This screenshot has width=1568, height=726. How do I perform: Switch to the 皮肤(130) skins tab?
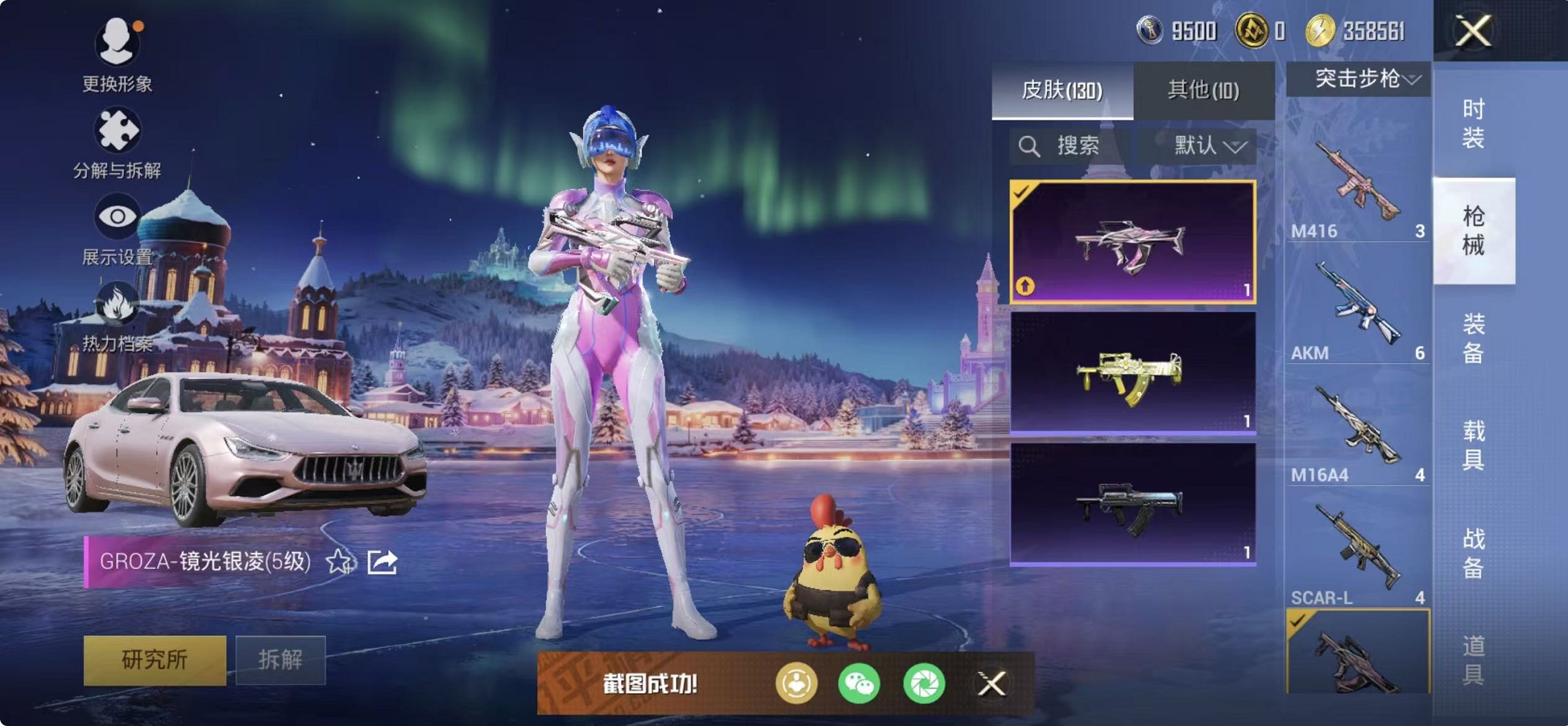[x=1062, y=91]
